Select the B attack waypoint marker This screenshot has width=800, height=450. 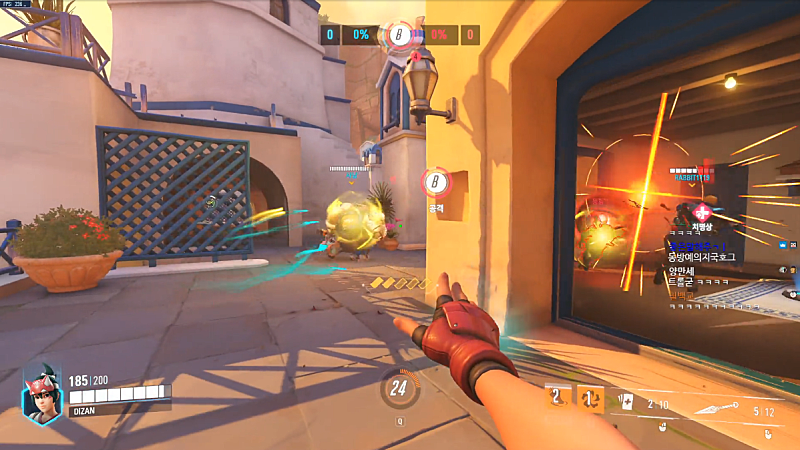435,183
